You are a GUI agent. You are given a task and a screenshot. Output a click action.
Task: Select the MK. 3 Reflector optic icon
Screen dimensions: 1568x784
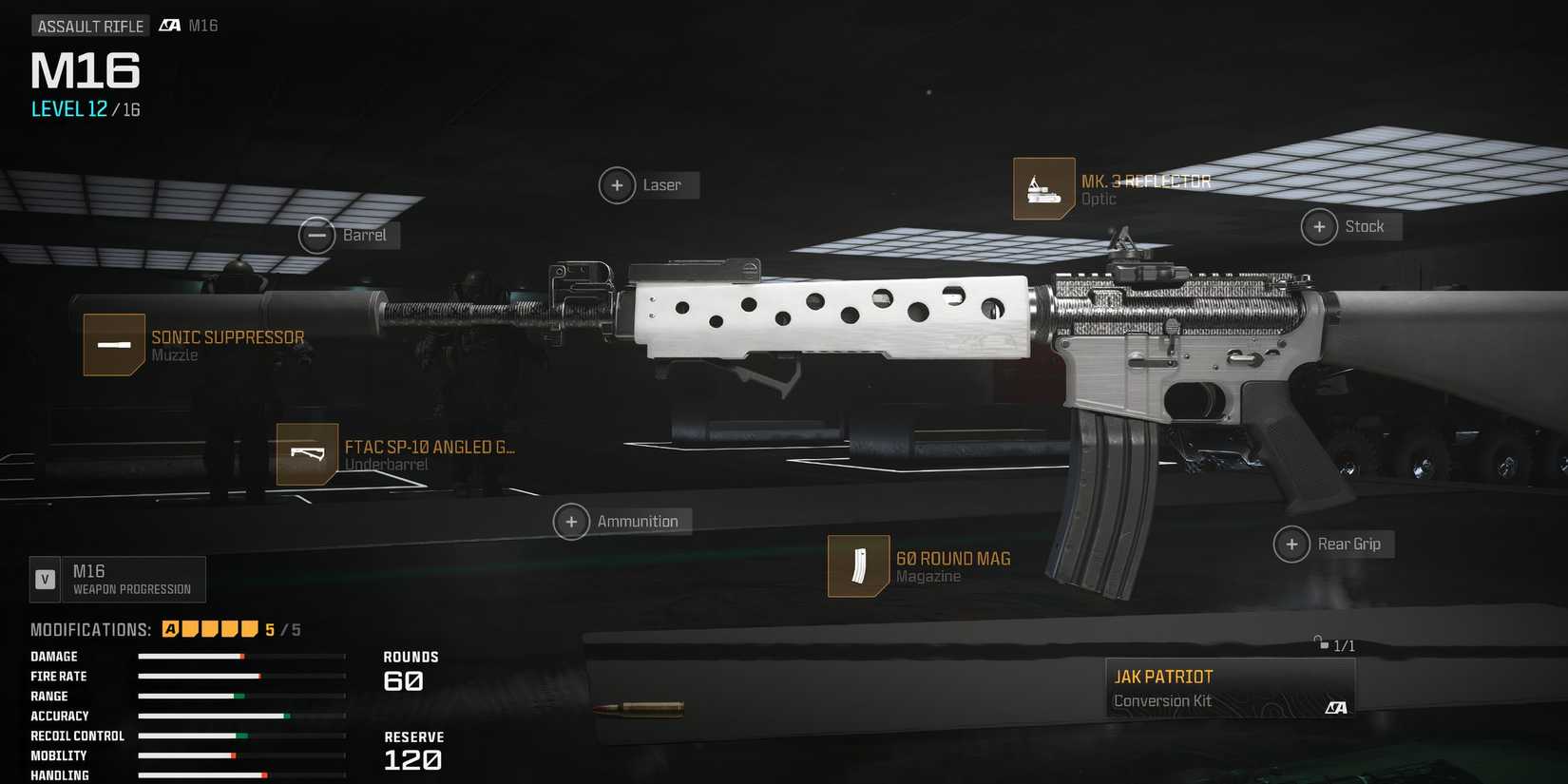coord(1042,188)
